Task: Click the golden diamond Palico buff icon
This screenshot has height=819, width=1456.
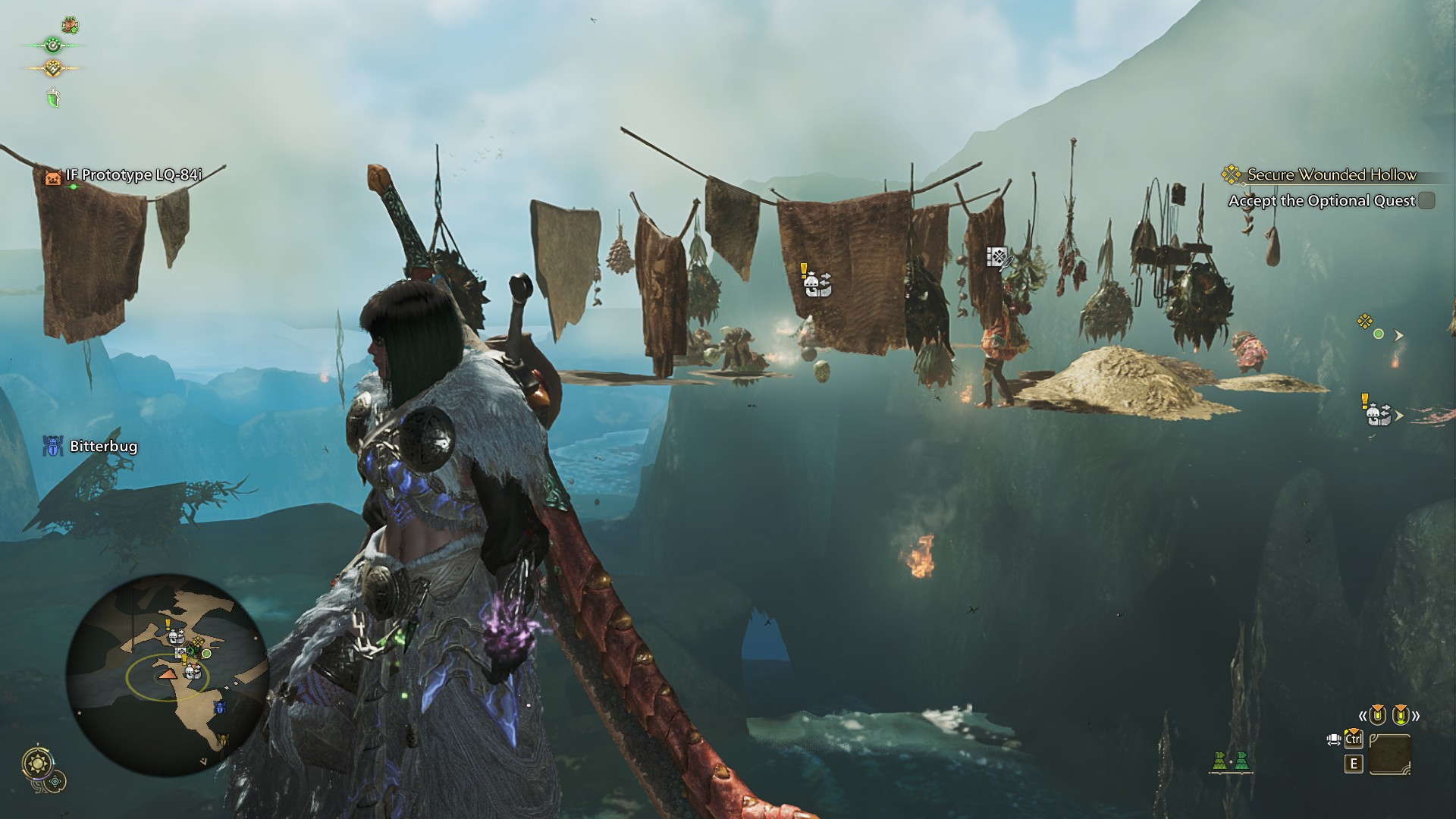Action: (52, 68)
